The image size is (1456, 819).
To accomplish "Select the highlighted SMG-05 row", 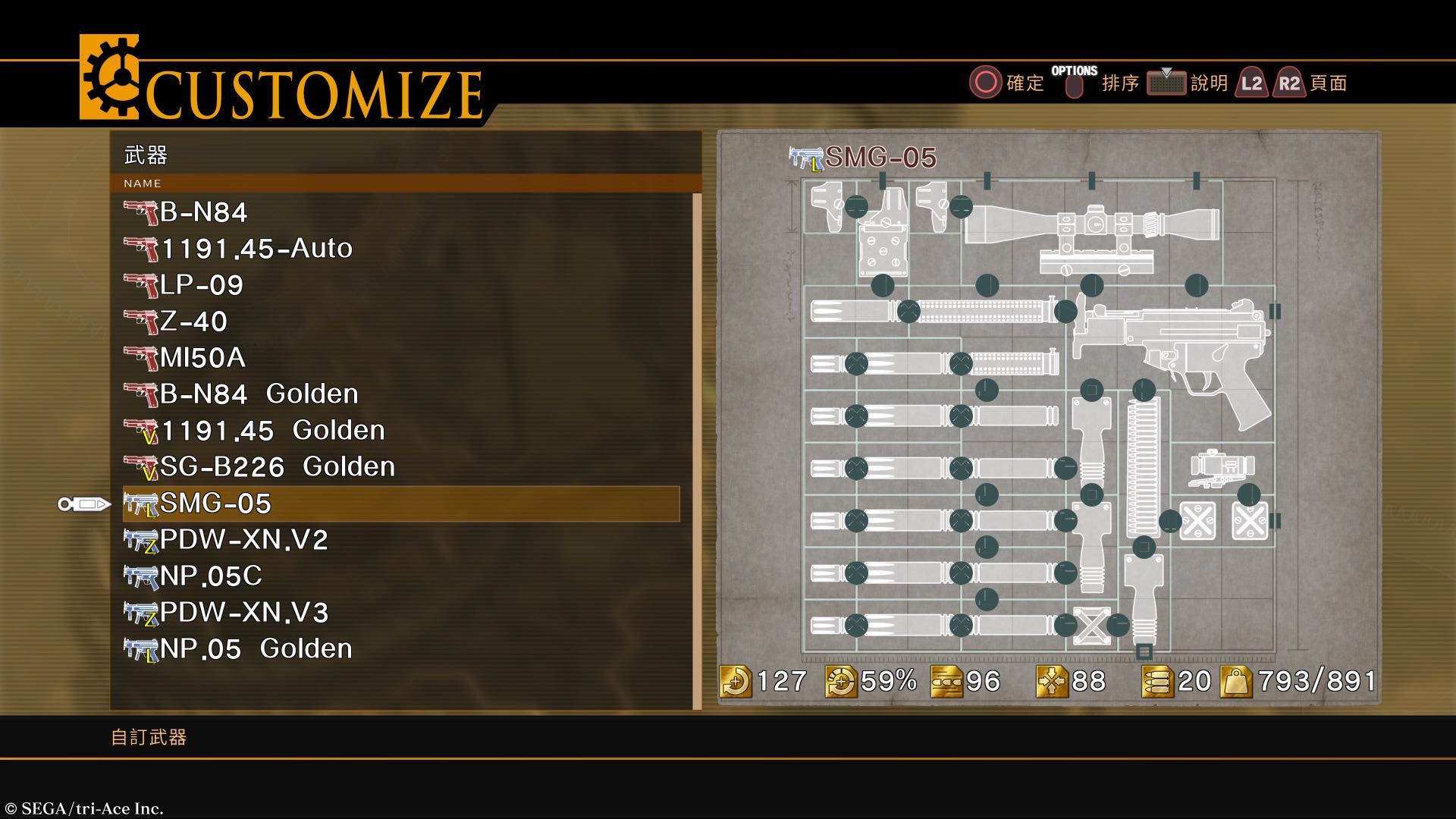I will [400, 504].
